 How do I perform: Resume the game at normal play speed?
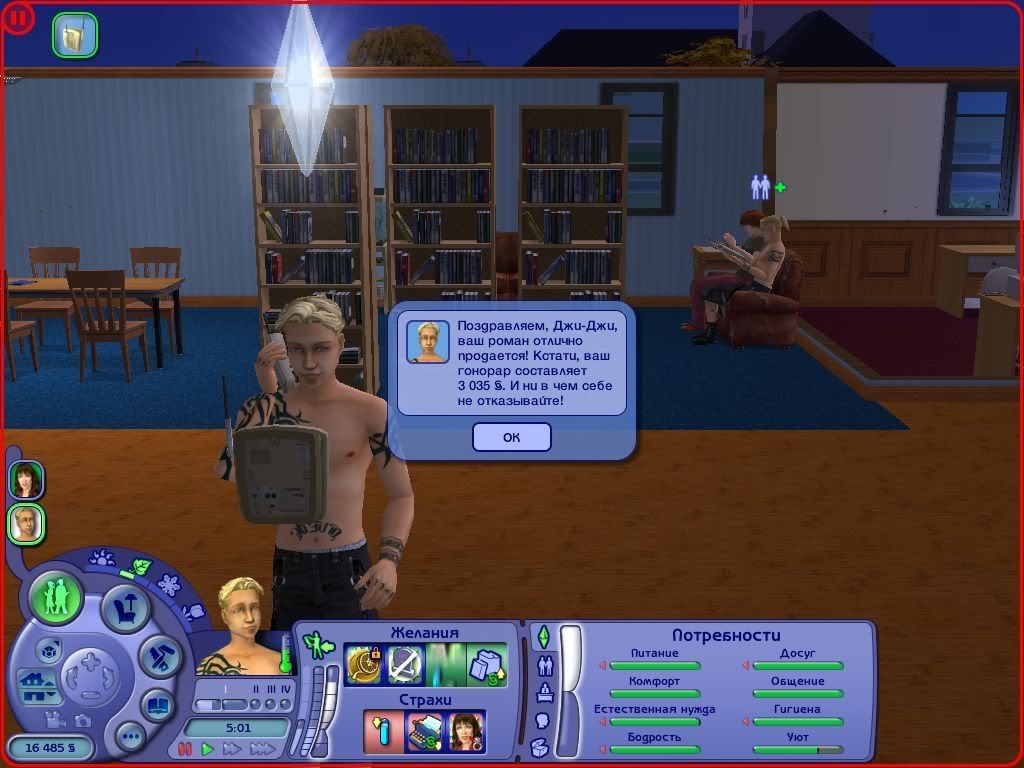click(208, 748)
